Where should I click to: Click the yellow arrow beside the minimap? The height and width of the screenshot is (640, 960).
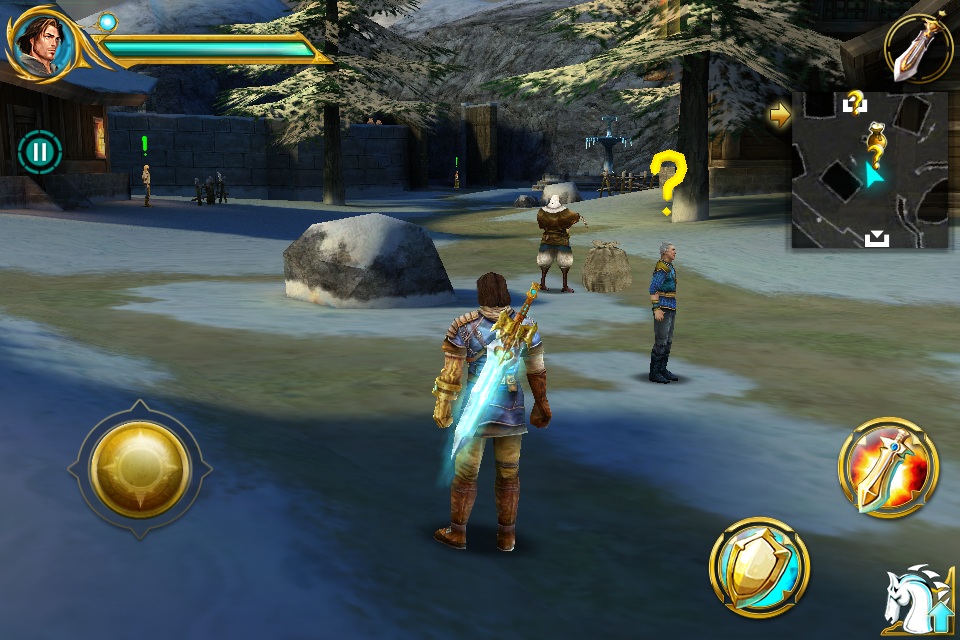(780, 114)
